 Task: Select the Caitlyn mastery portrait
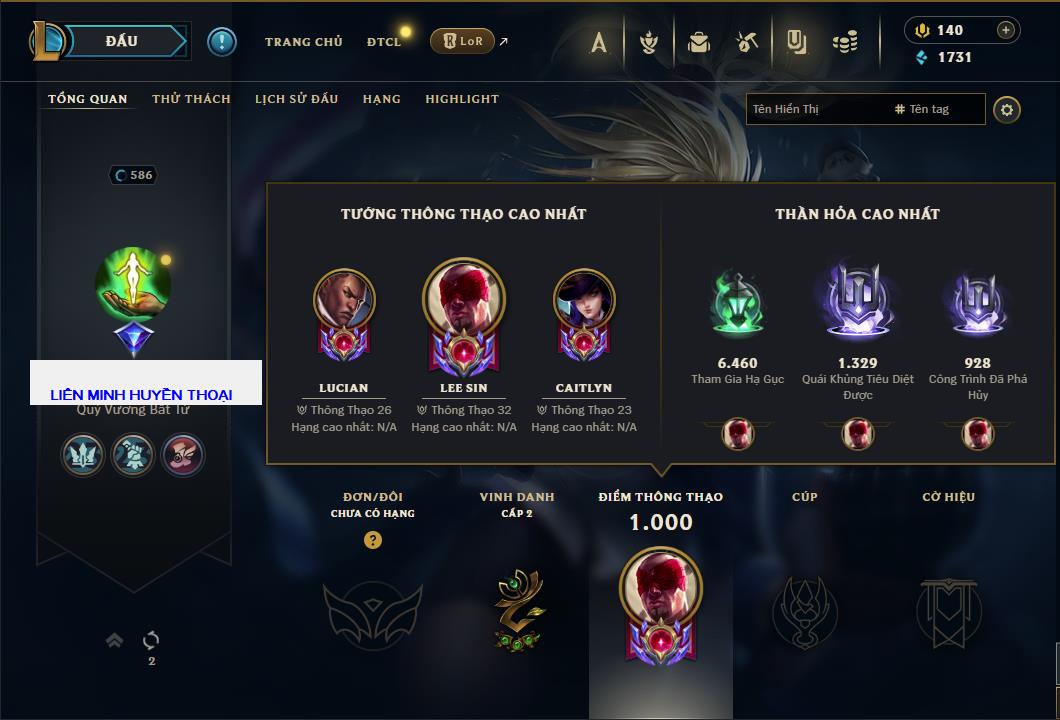point(584,301)
